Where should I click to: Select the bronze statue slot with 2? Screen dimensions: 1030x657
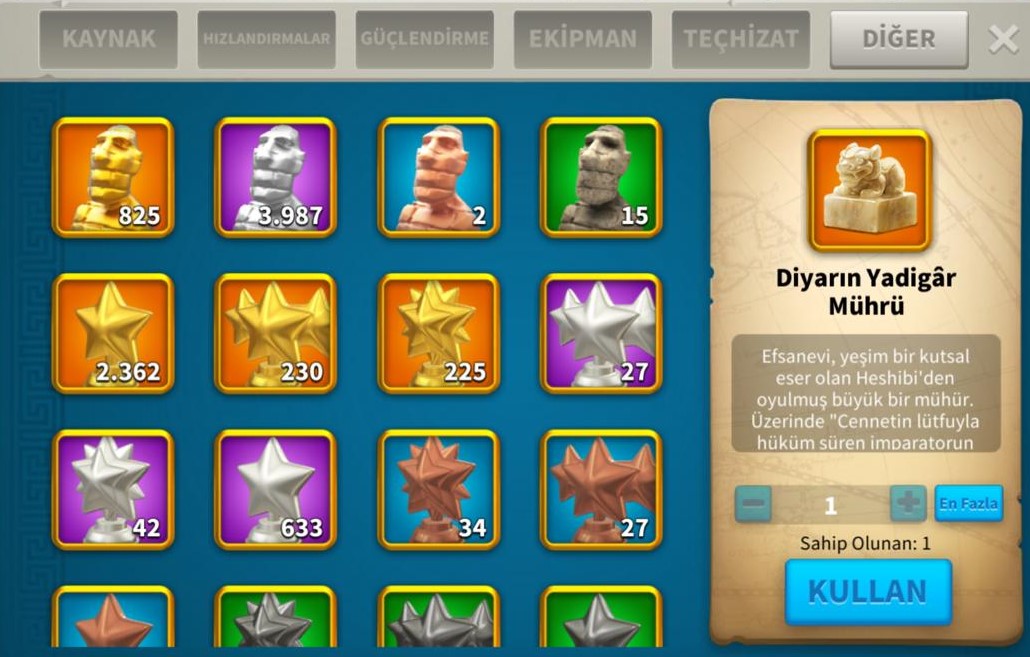click(438, 177)
